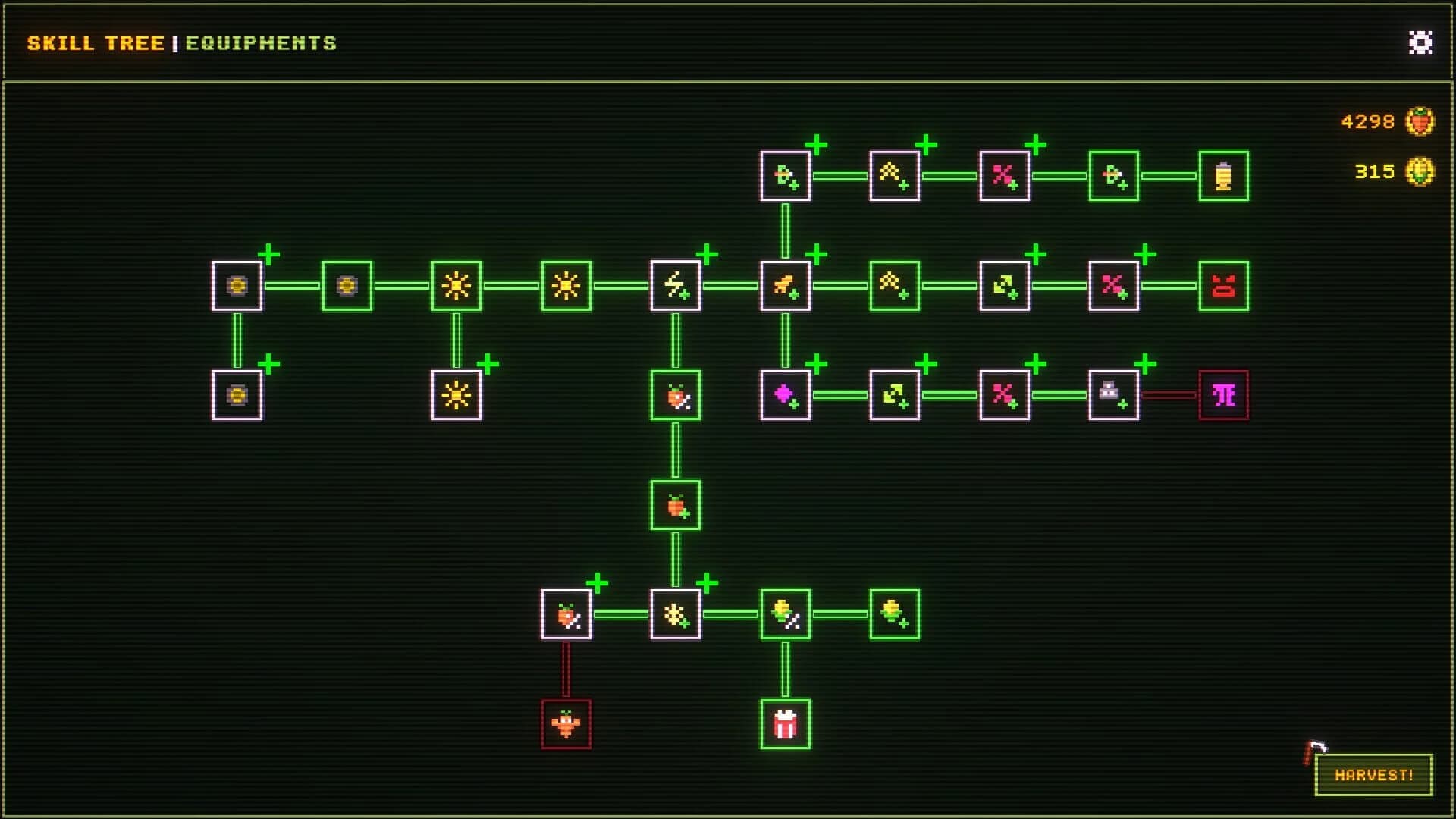Screen dimensions: 1456x819
Task: Select the large sun skill node
Action: (x=456, y=286)
